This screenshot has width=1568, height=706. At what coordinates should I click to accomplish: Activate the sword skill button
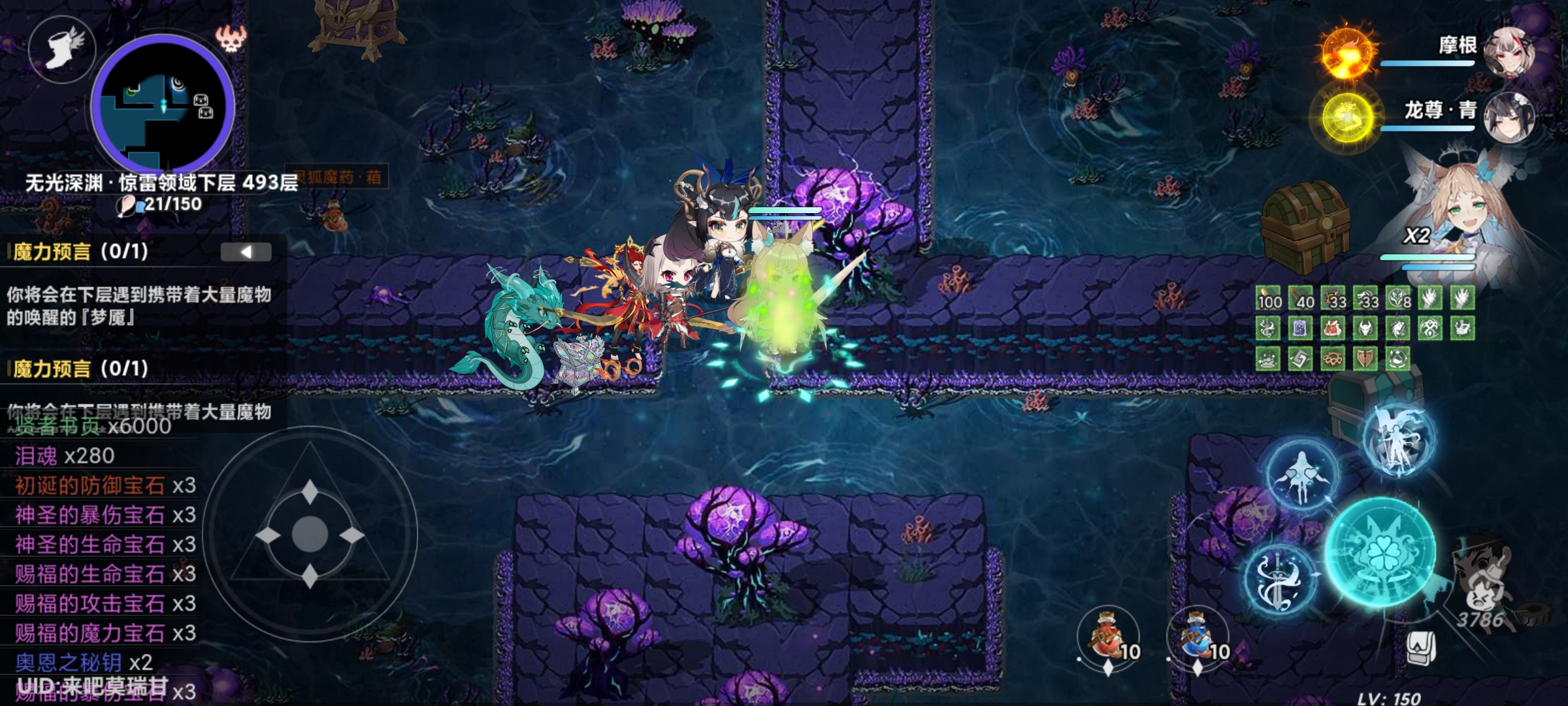point(1278,580)
